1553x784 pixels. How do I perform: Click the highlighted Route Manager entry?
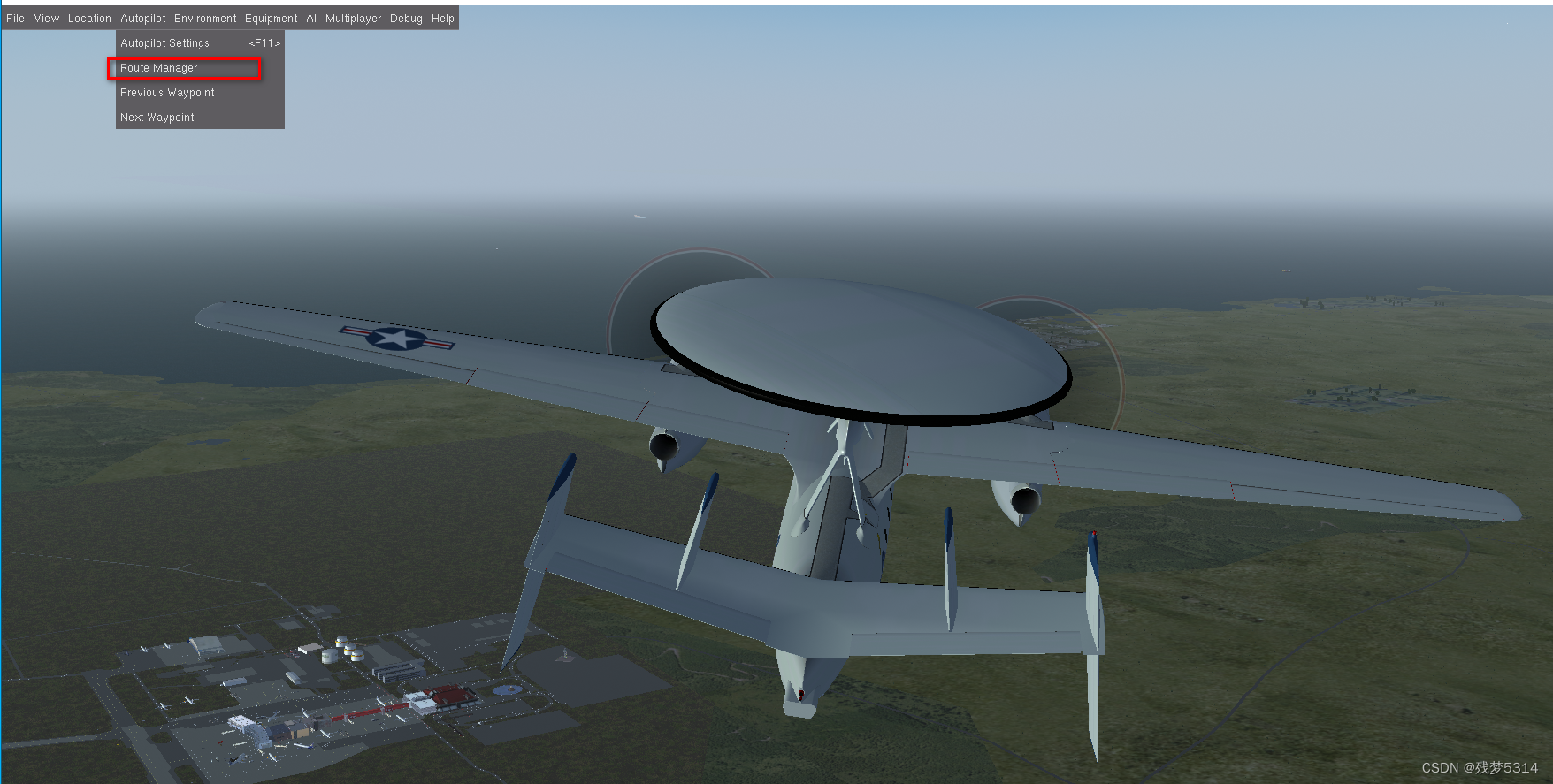[157, 68]
